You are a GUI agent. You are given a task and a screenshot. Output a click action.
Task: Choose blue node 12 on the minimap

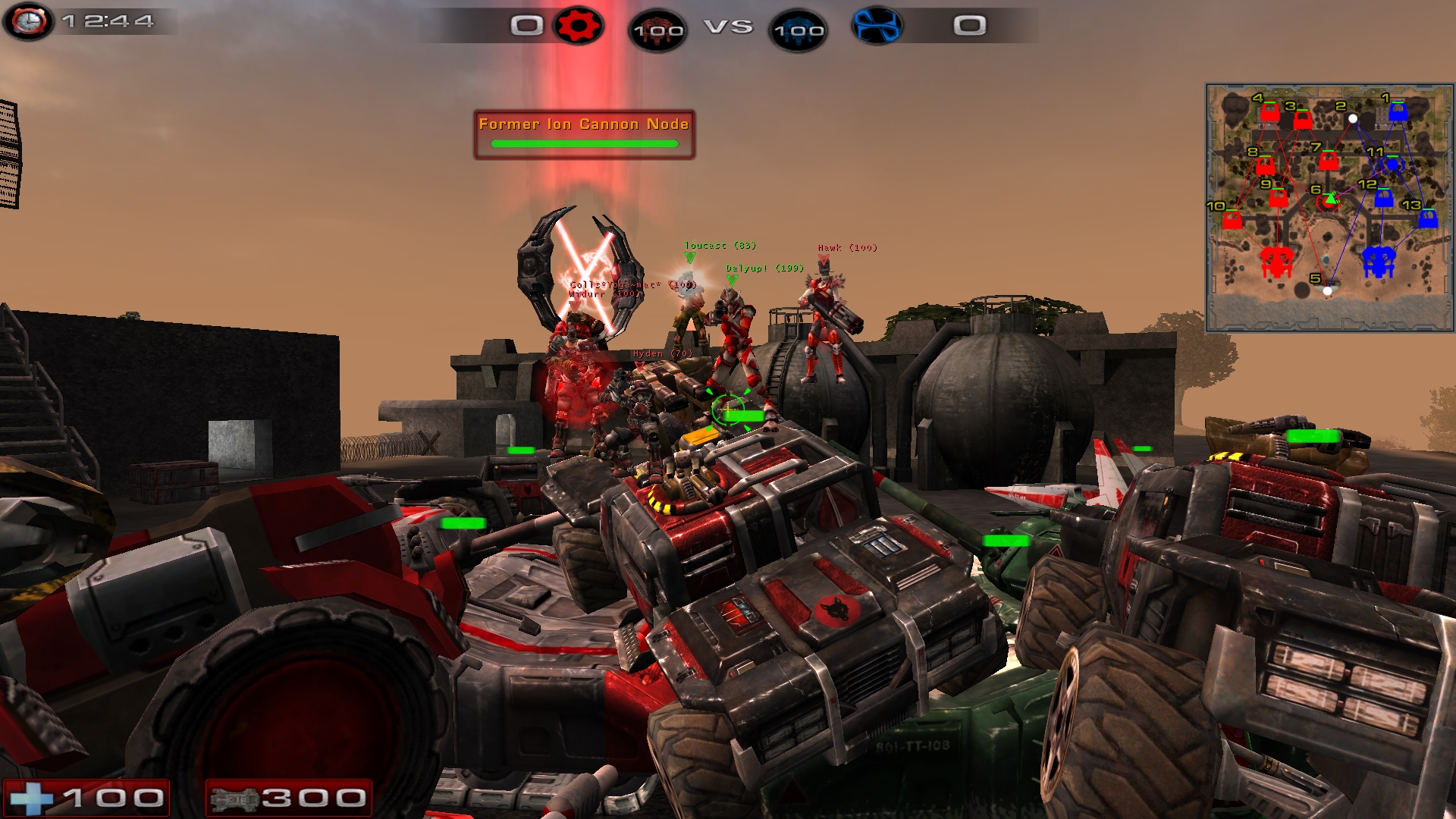coord(1383,199)
